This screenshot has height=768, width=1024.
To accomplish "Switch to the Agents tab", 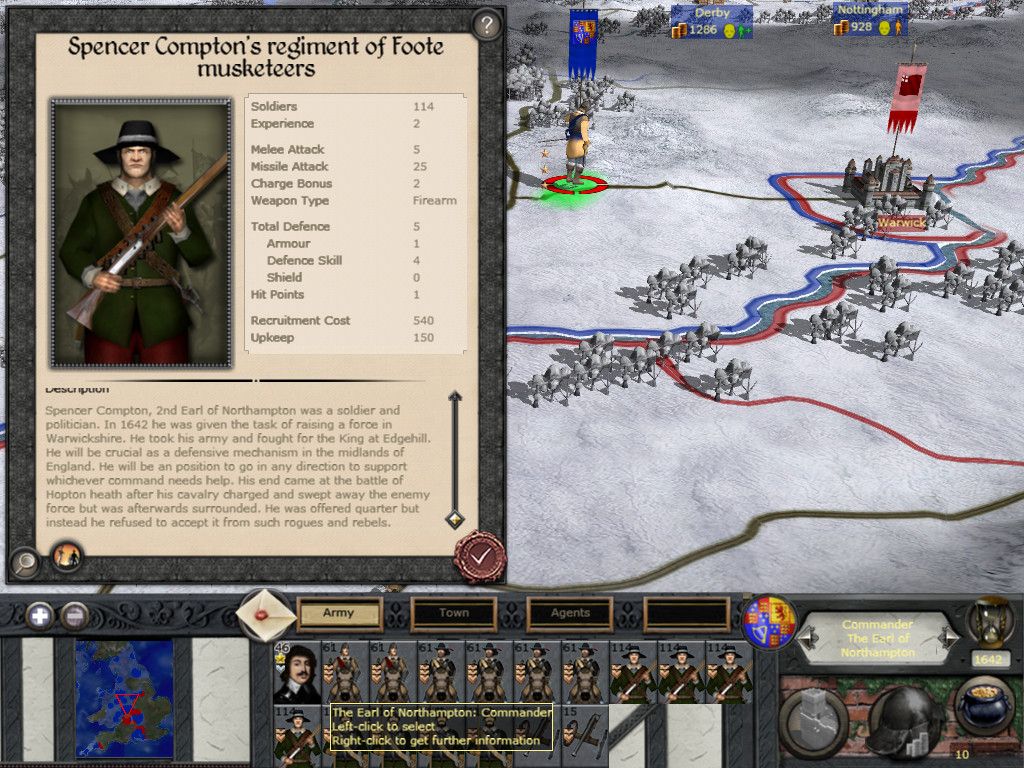I will pos(570,613).
